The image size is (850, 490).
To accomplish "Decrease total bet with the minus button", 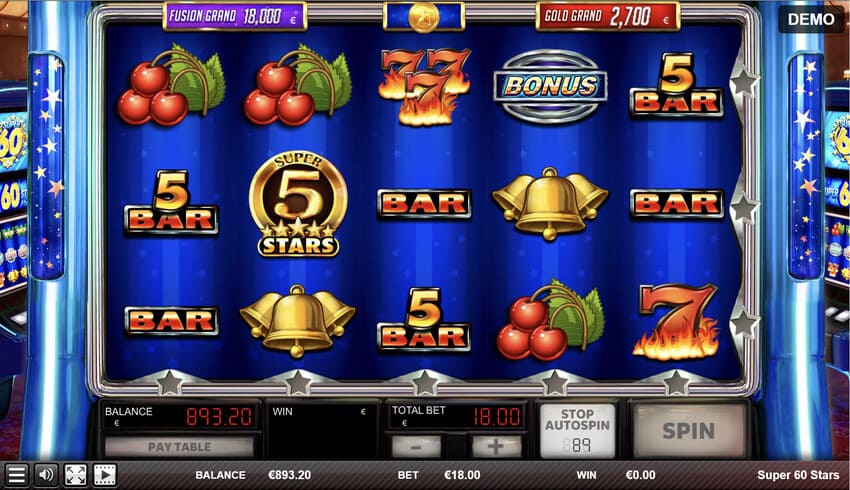I will (x=416, y=446).
